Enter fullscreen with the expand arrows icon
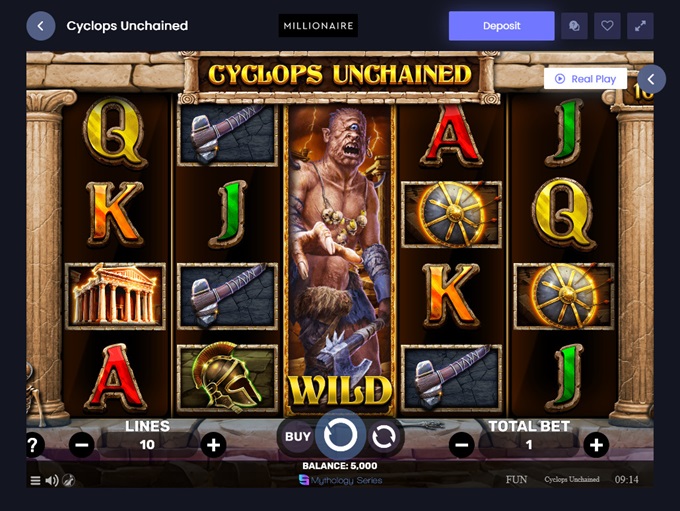This screenshot has height=511, width=680. click(x=640, y=26)
